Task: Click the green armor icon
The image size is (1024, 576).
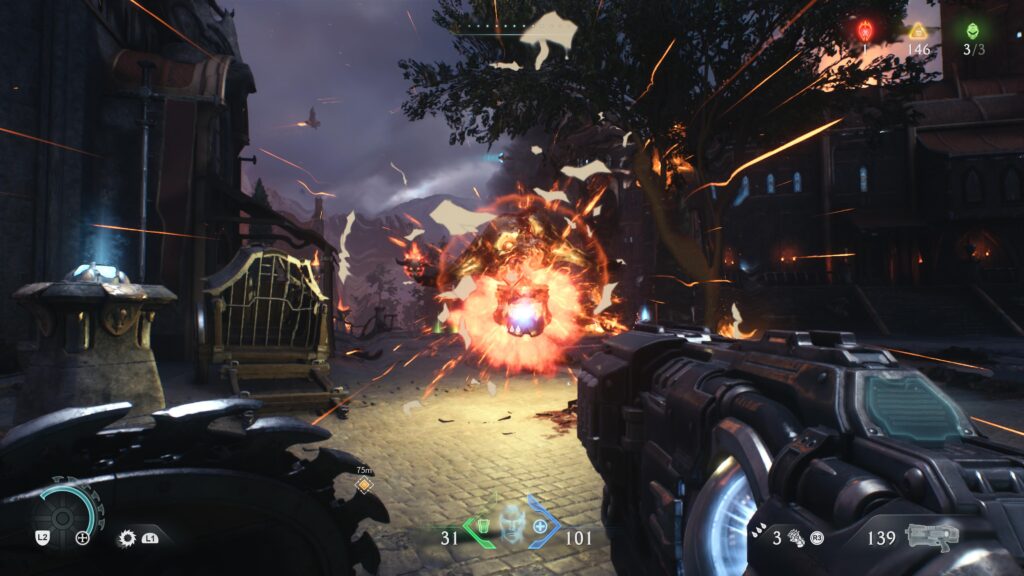Action: click(482, 525)
